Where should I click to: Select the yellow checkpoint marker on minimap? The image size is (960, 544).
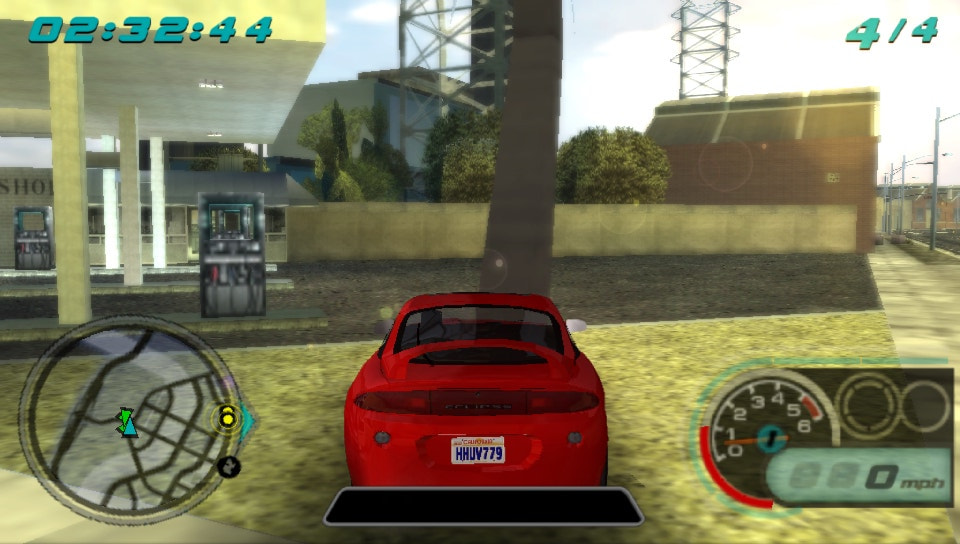[x=228, y=416]
